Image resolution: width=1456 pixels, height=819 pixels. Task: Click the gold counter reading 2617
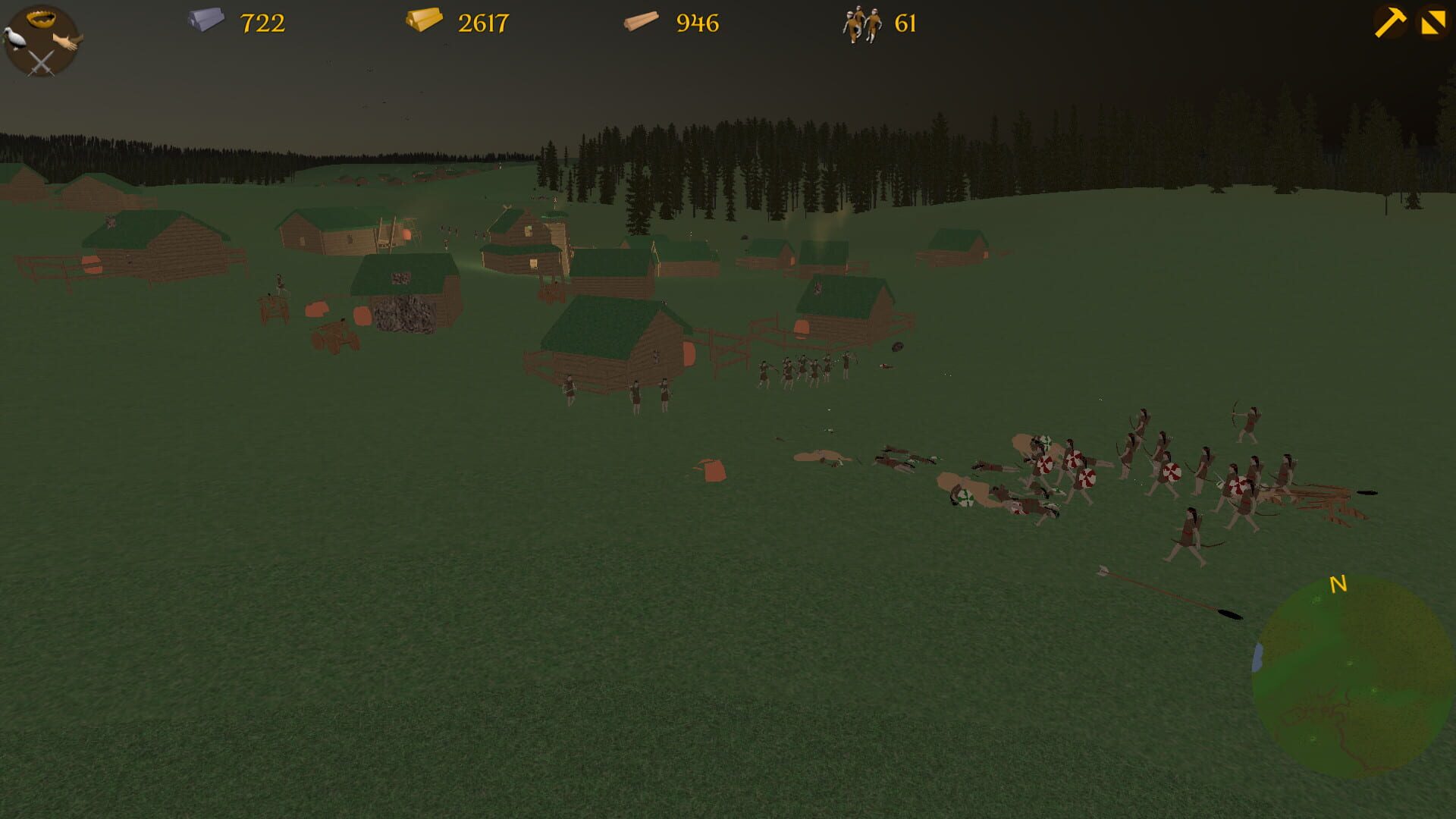tap(483, 23)
